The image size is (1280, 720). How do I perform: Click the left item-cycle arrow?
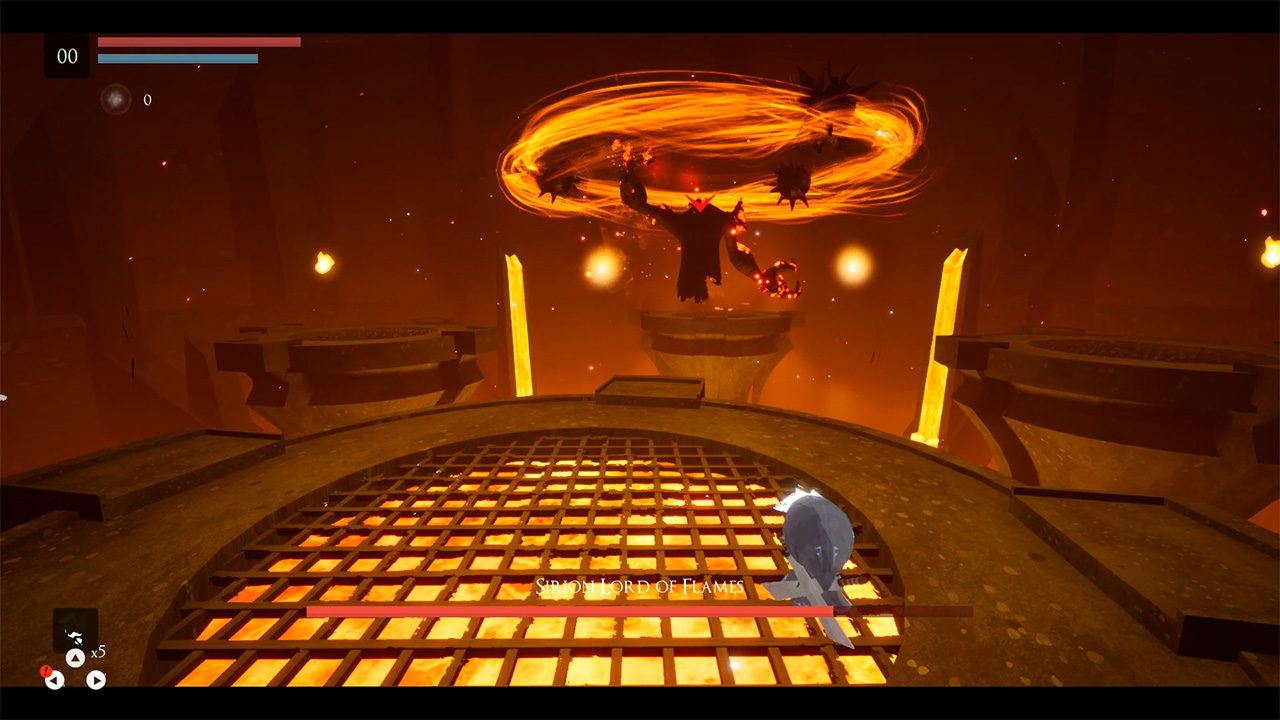pos(55,680)
